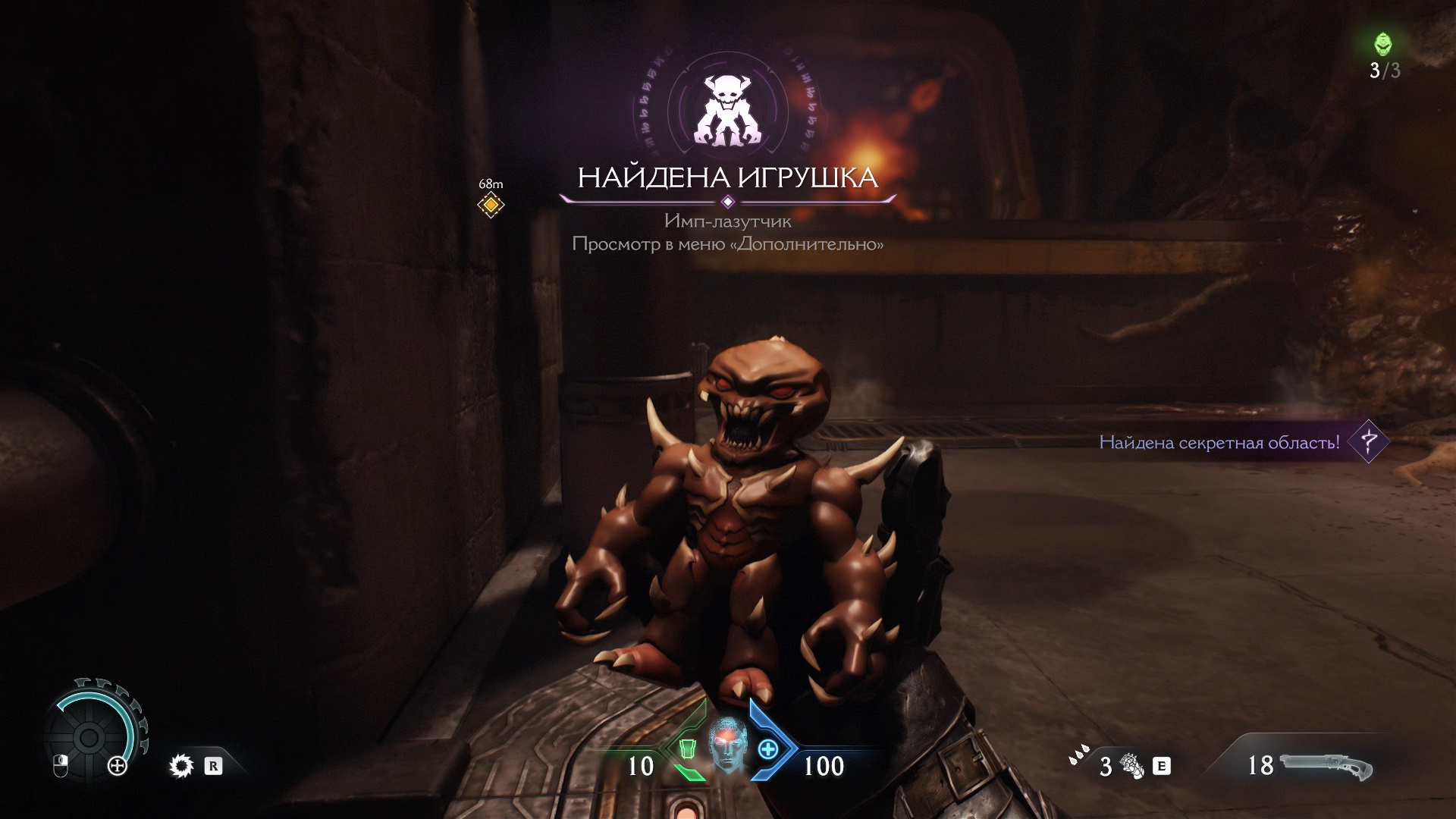Select the orange objective waypoint marker

click(491, 205)
